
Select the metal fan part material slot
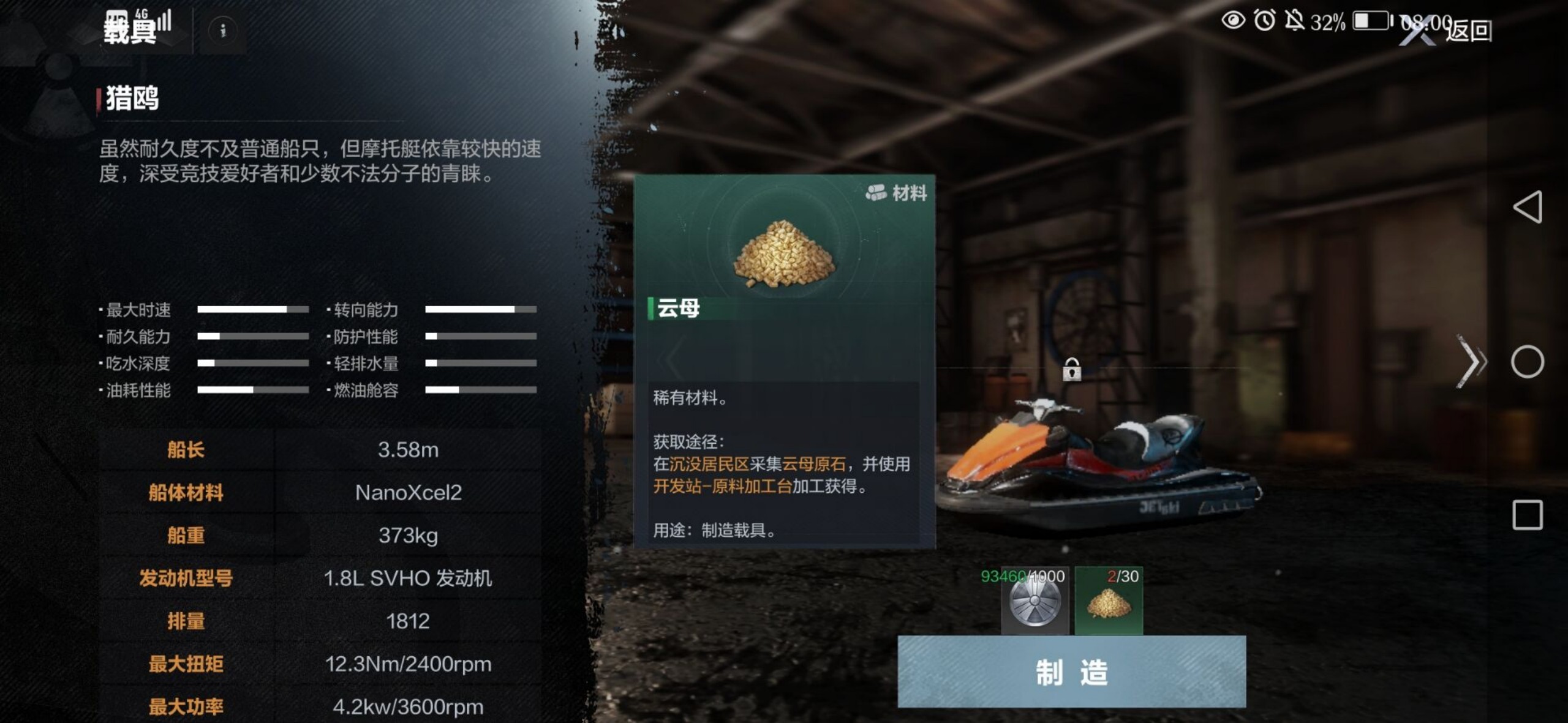click(1035, 602)
